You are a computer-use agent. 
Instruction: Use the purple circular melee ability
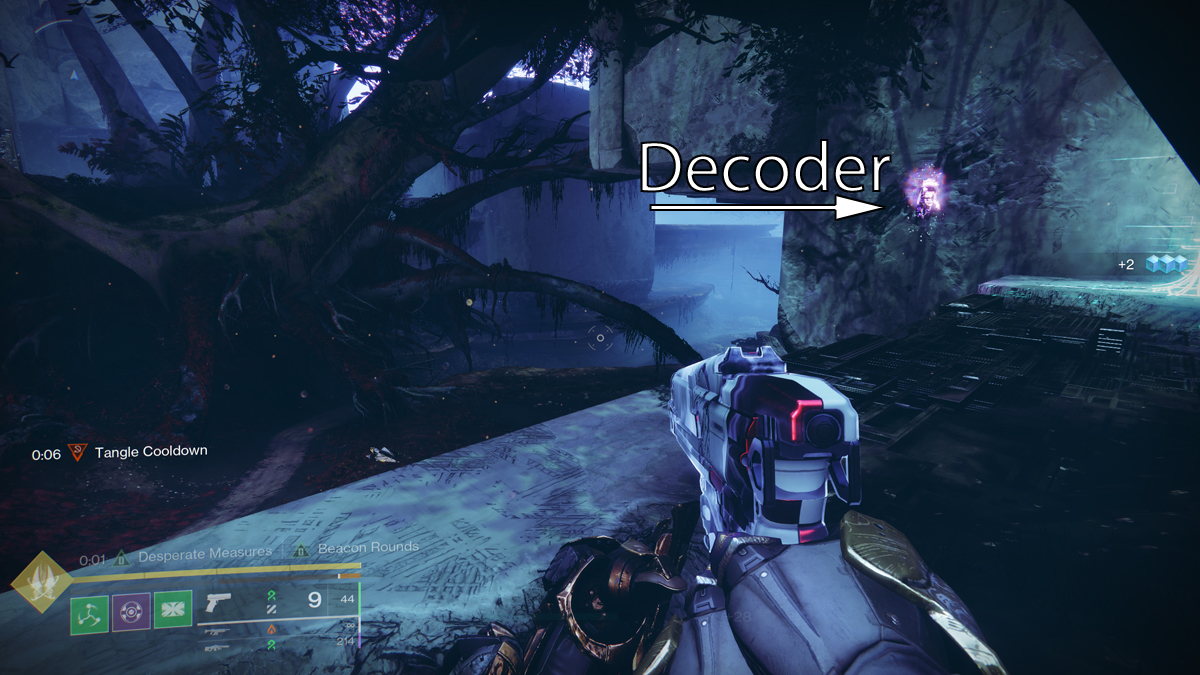point(131,610)
